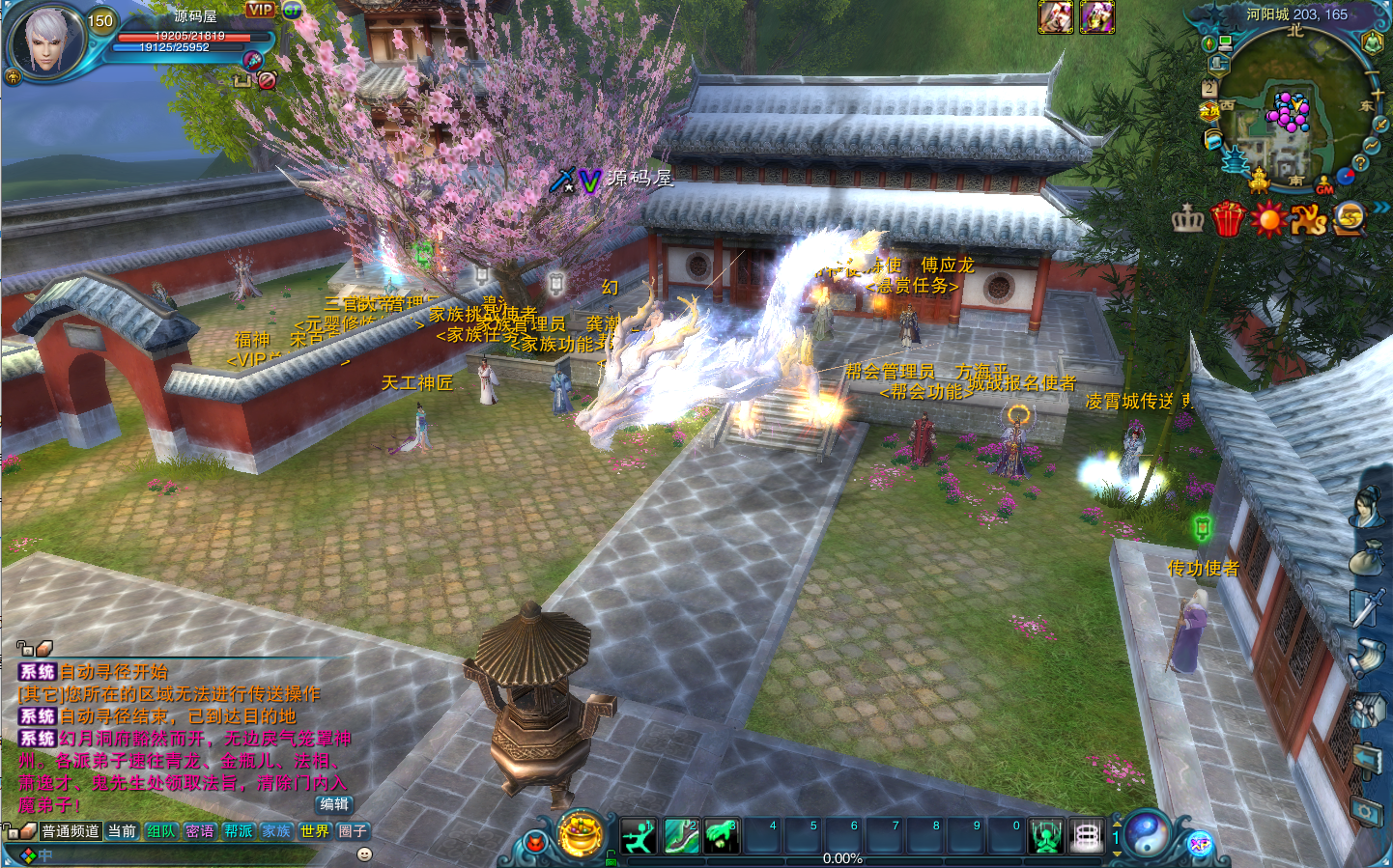Switch to the 组队 chat channel

[x=161, y=831]
